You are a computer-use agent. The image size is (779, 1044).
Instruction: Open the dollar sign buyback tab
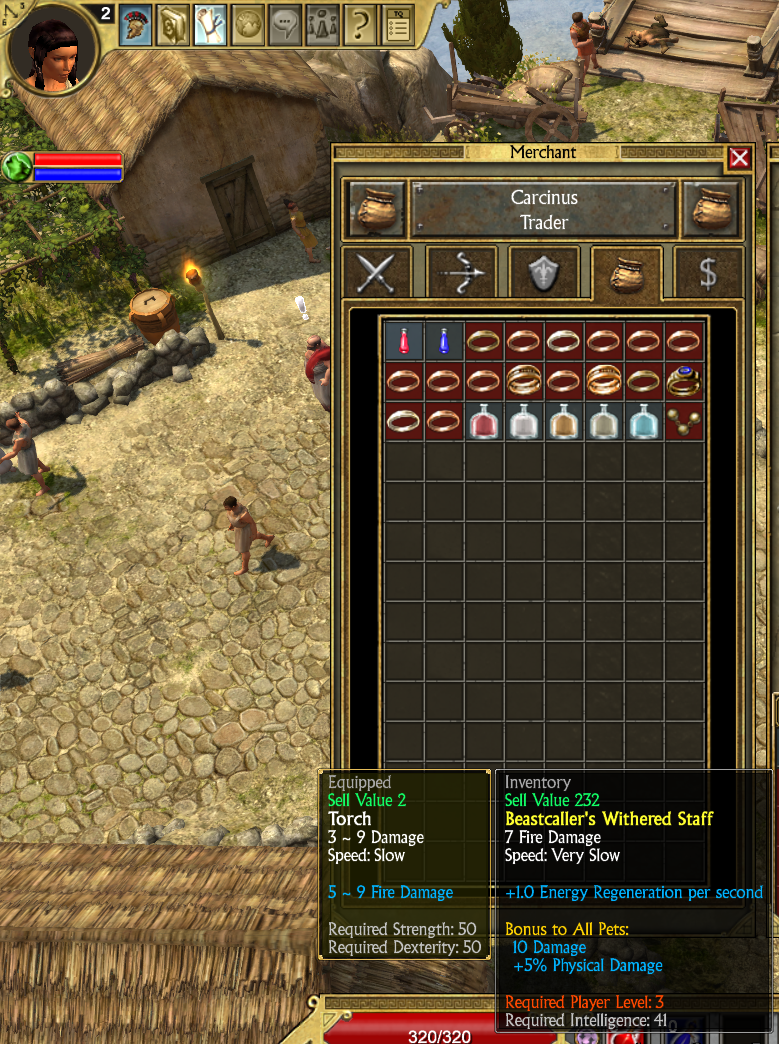[x=708, y=272]
